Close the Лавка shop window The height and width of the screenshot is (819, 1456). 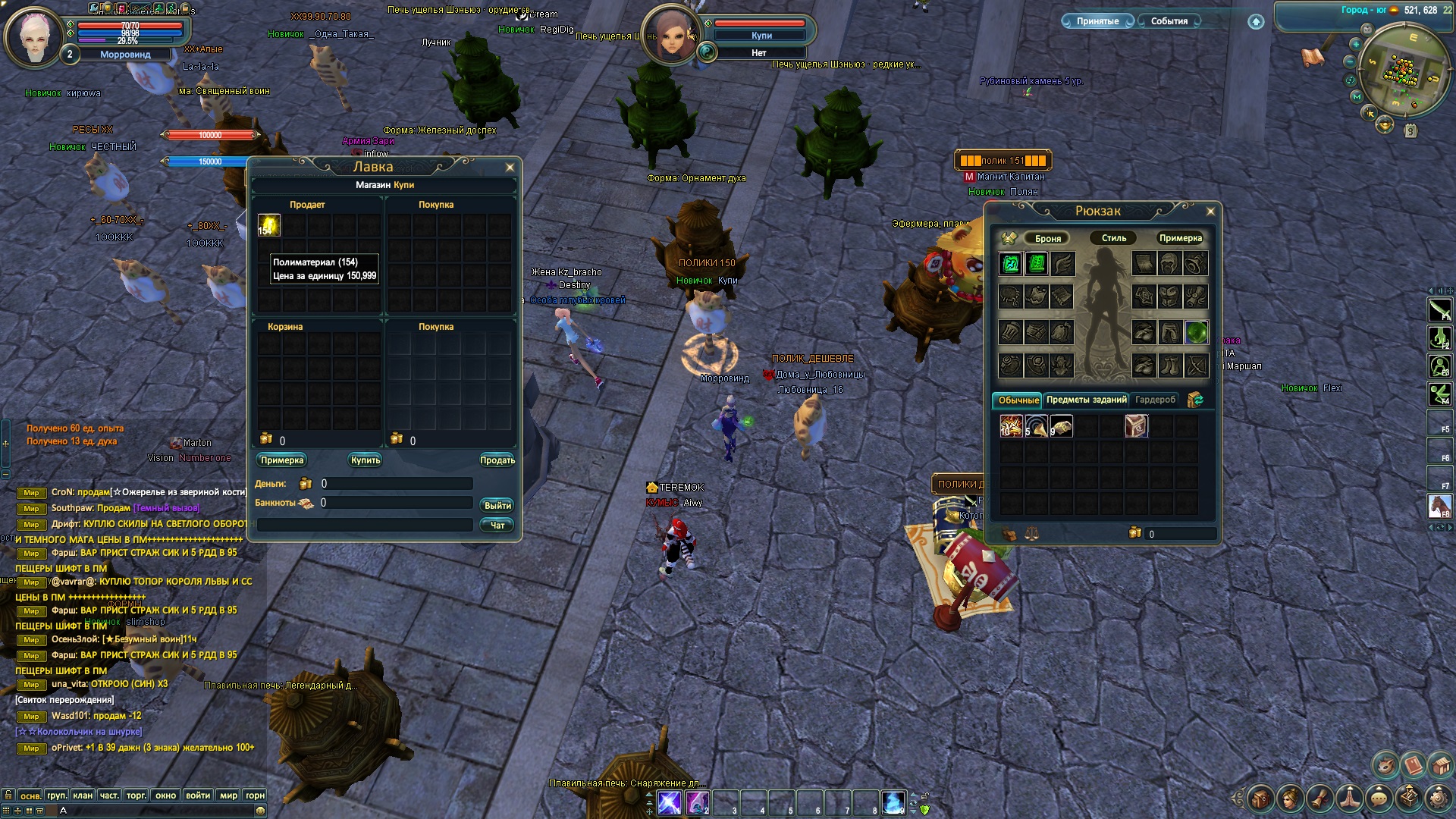[510, 168]
